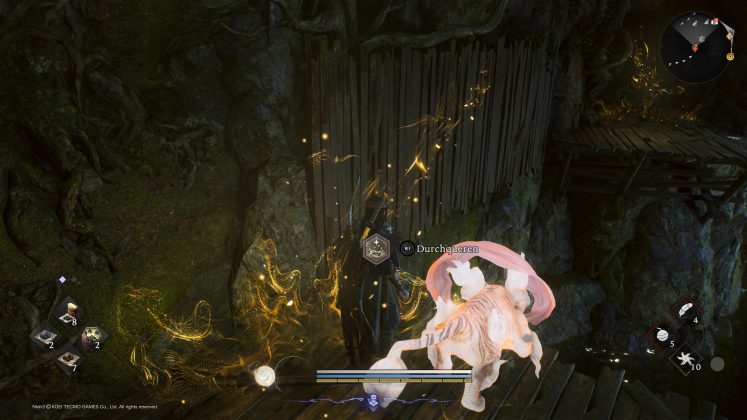The width and height of the screenshot is (747, 420).
Task: Use the round bomb item slot
Action: 661,336
